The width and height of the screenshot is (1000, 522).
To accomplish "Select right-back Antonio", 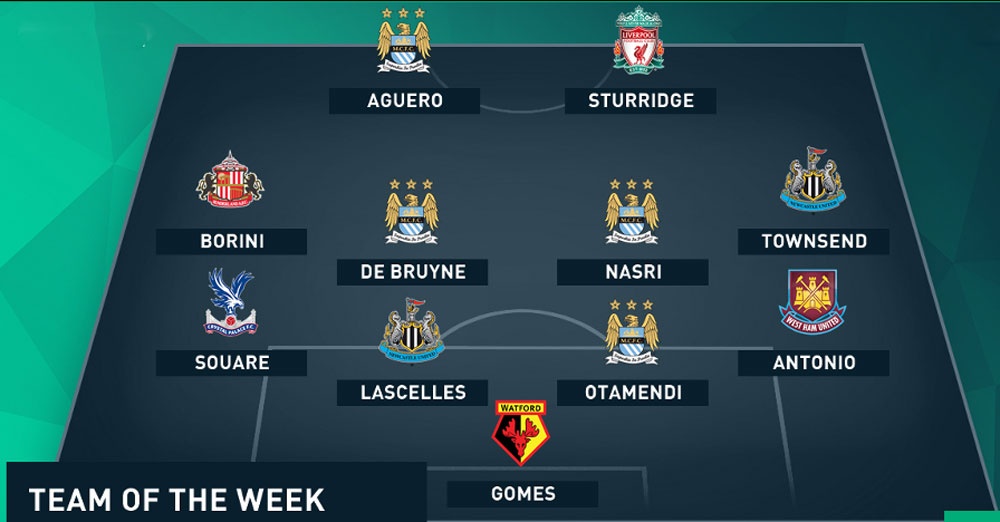I will tap(814, 362).
